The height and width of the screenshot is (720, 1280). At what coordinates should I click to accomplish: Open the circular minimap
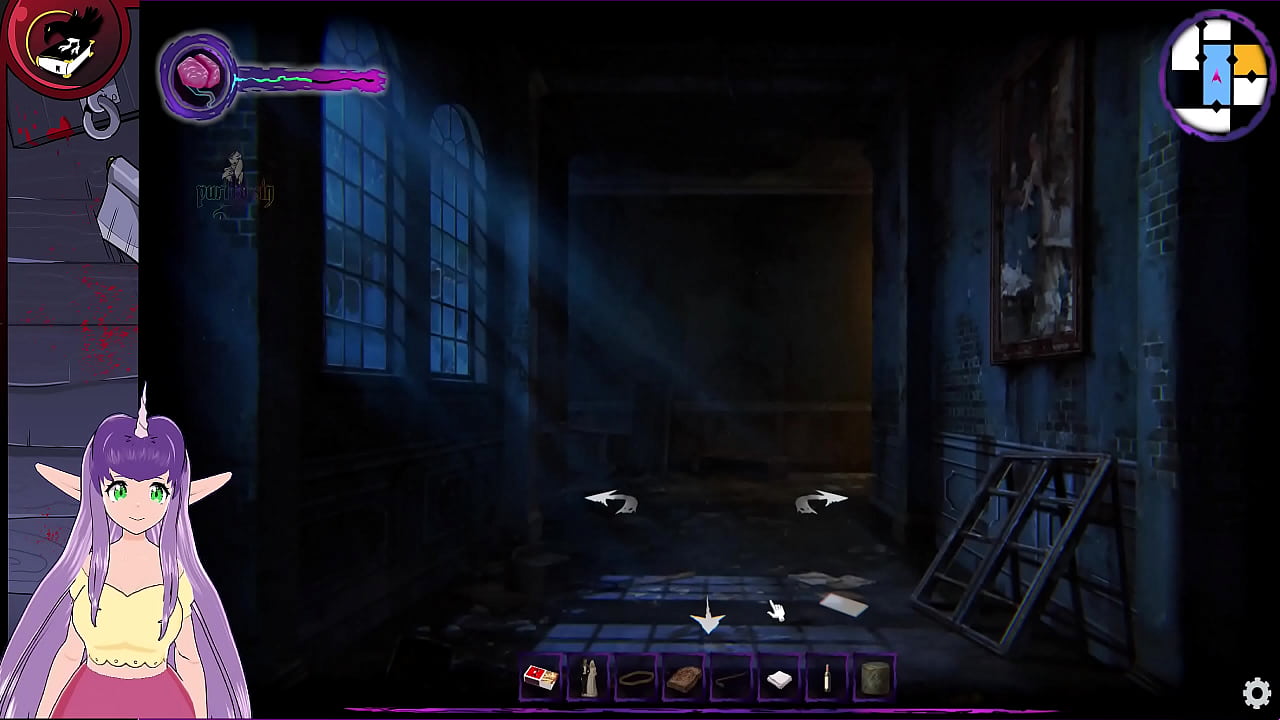coord(1217,76)
